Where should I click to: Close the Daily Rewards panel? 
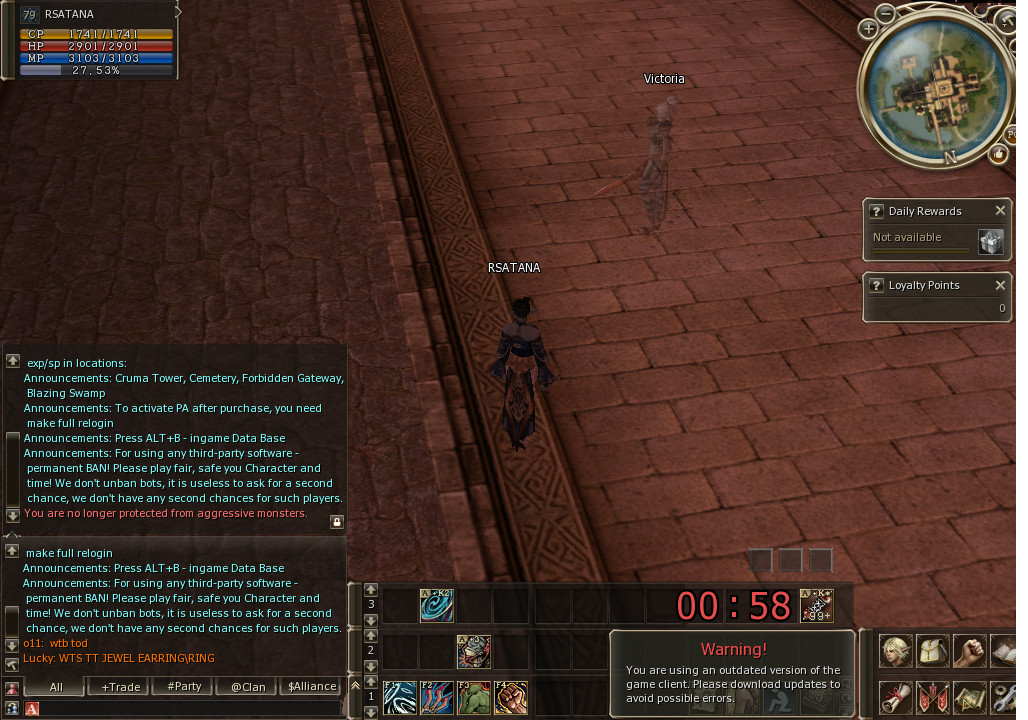pyautogui.click(x=1000, y=211)
